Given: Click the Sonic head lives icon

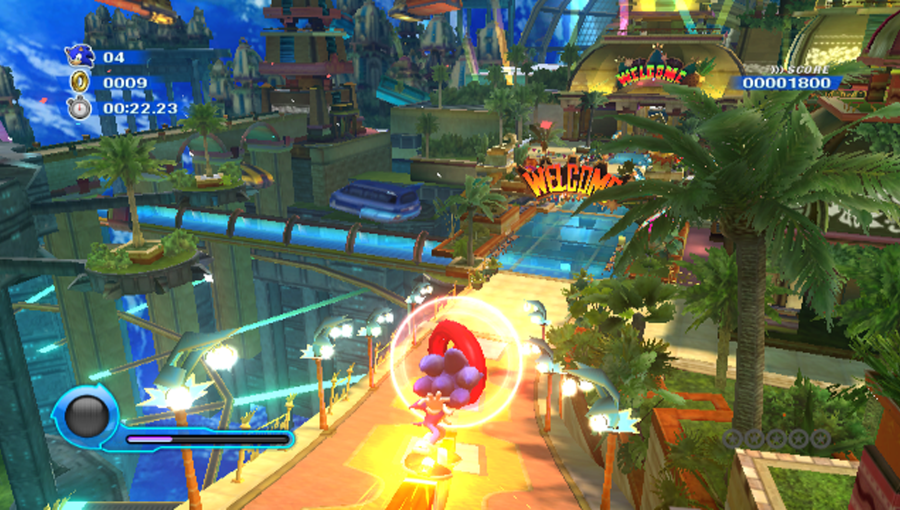Looking at the screenshot, I should (79, 57).
